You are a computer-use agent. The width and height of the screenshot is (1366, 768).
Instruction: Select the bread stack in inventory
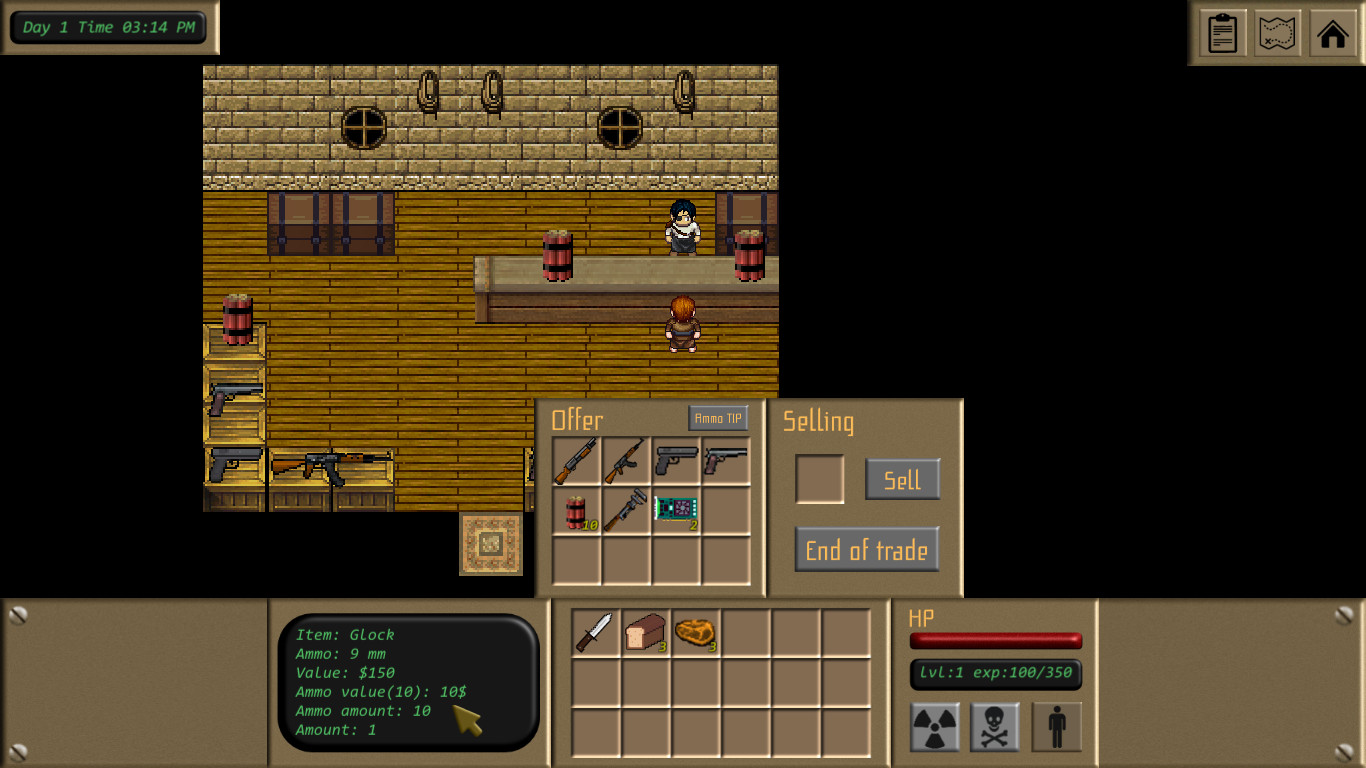[644, 632]
